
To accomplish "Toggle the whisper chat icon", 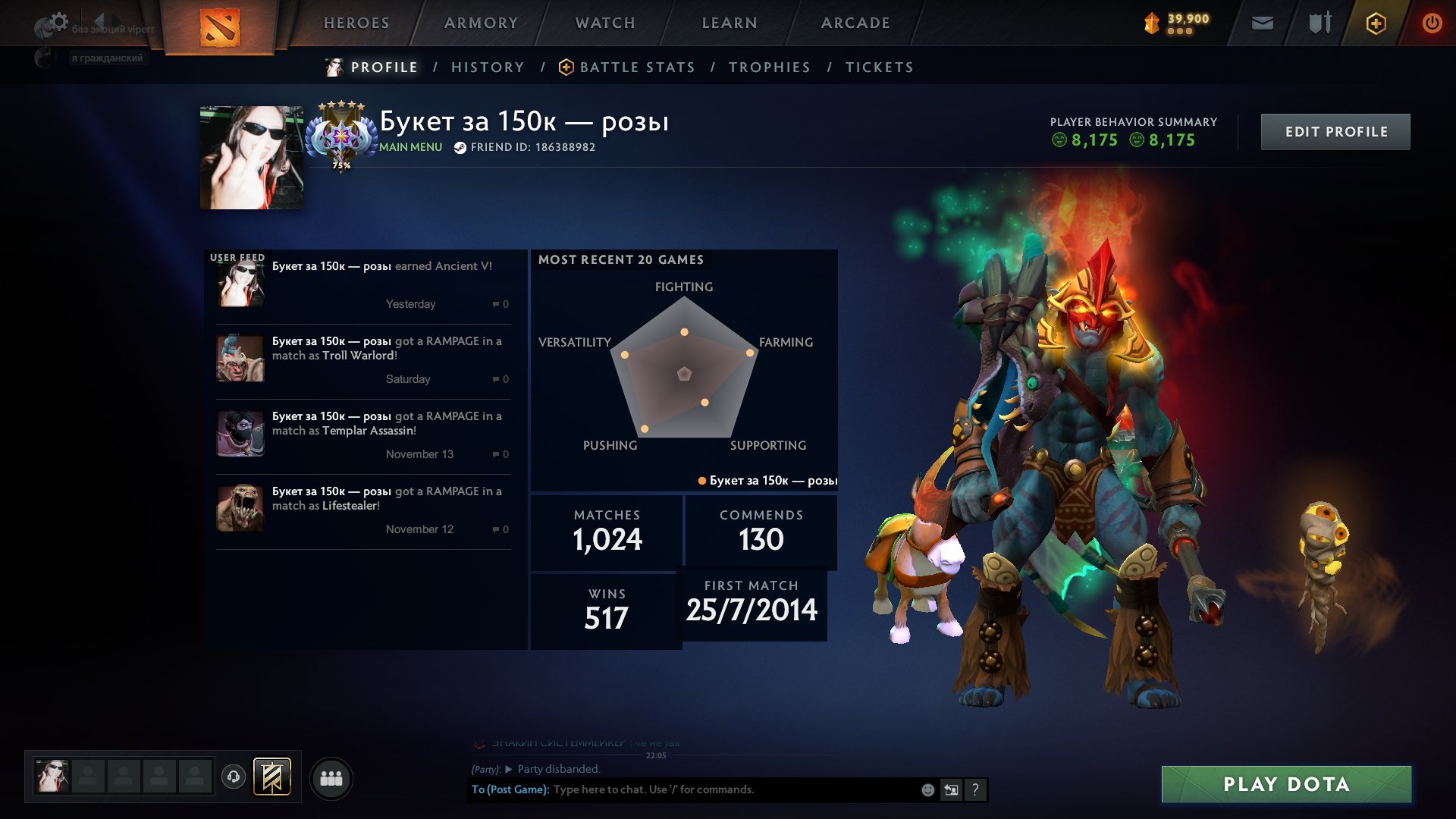I will coord(952,789).
